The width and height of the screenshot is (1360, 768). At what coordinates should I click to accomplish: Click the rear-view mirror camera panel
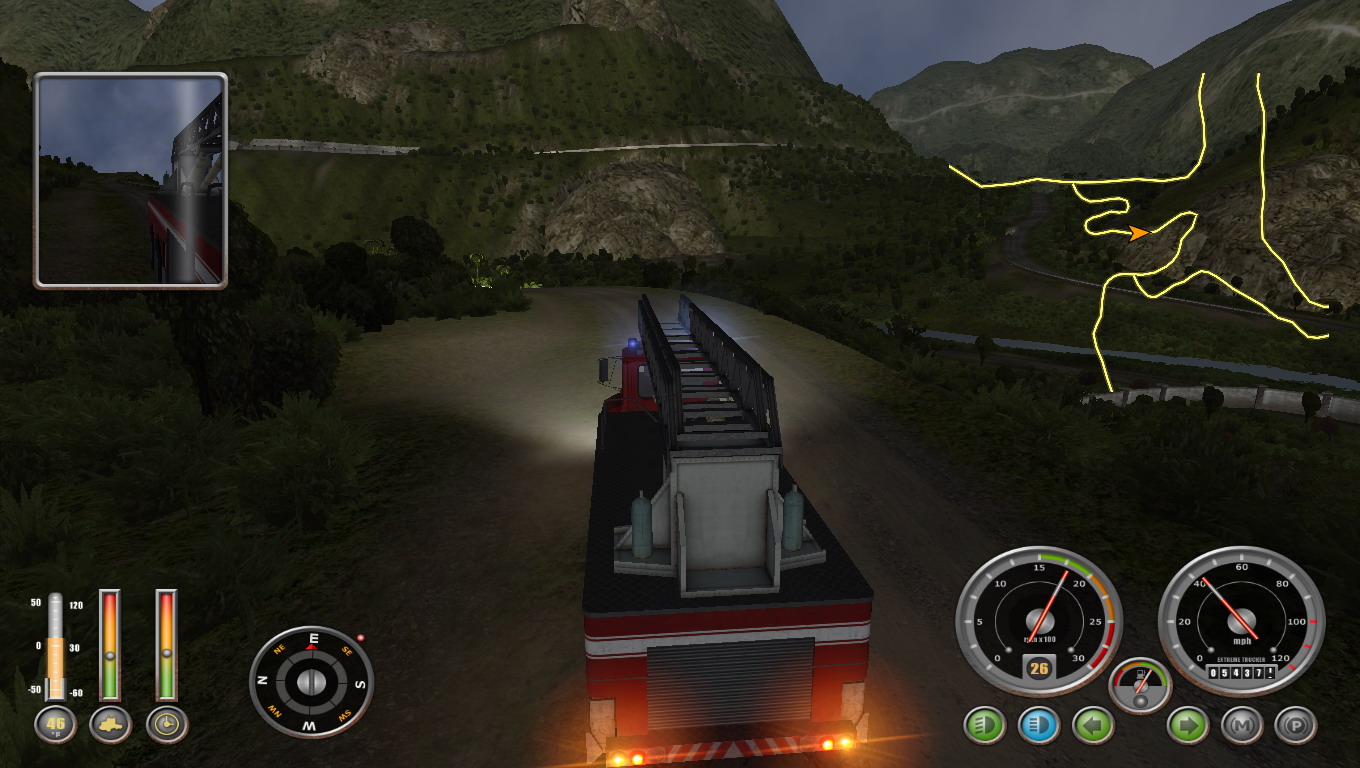131,181
